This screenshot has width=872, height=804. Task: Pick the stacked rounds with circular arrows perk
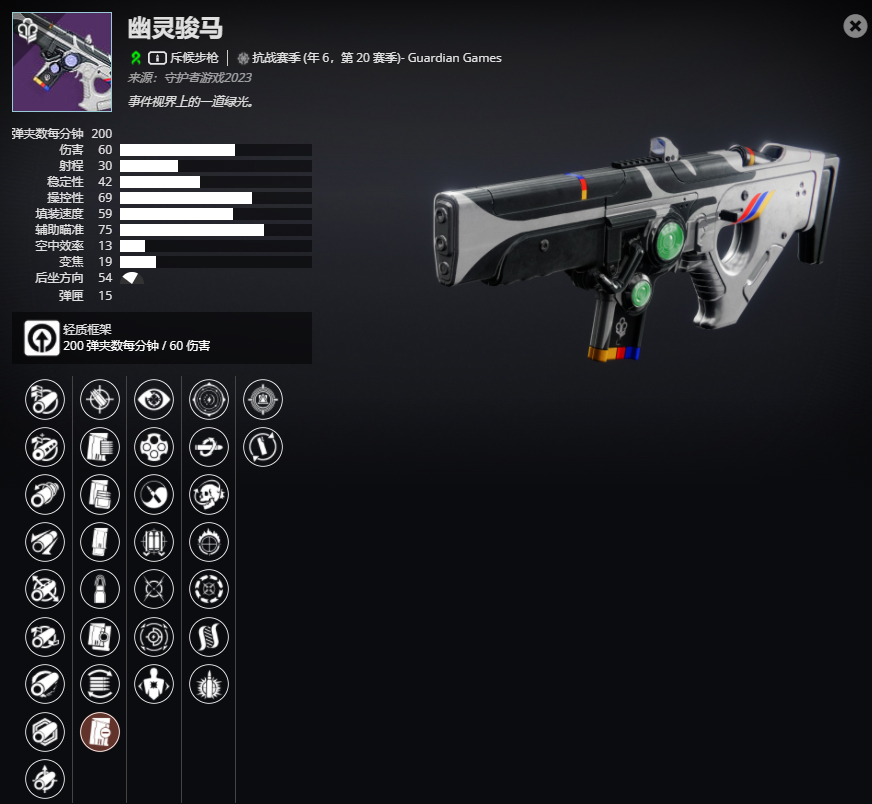coord(100,684)
